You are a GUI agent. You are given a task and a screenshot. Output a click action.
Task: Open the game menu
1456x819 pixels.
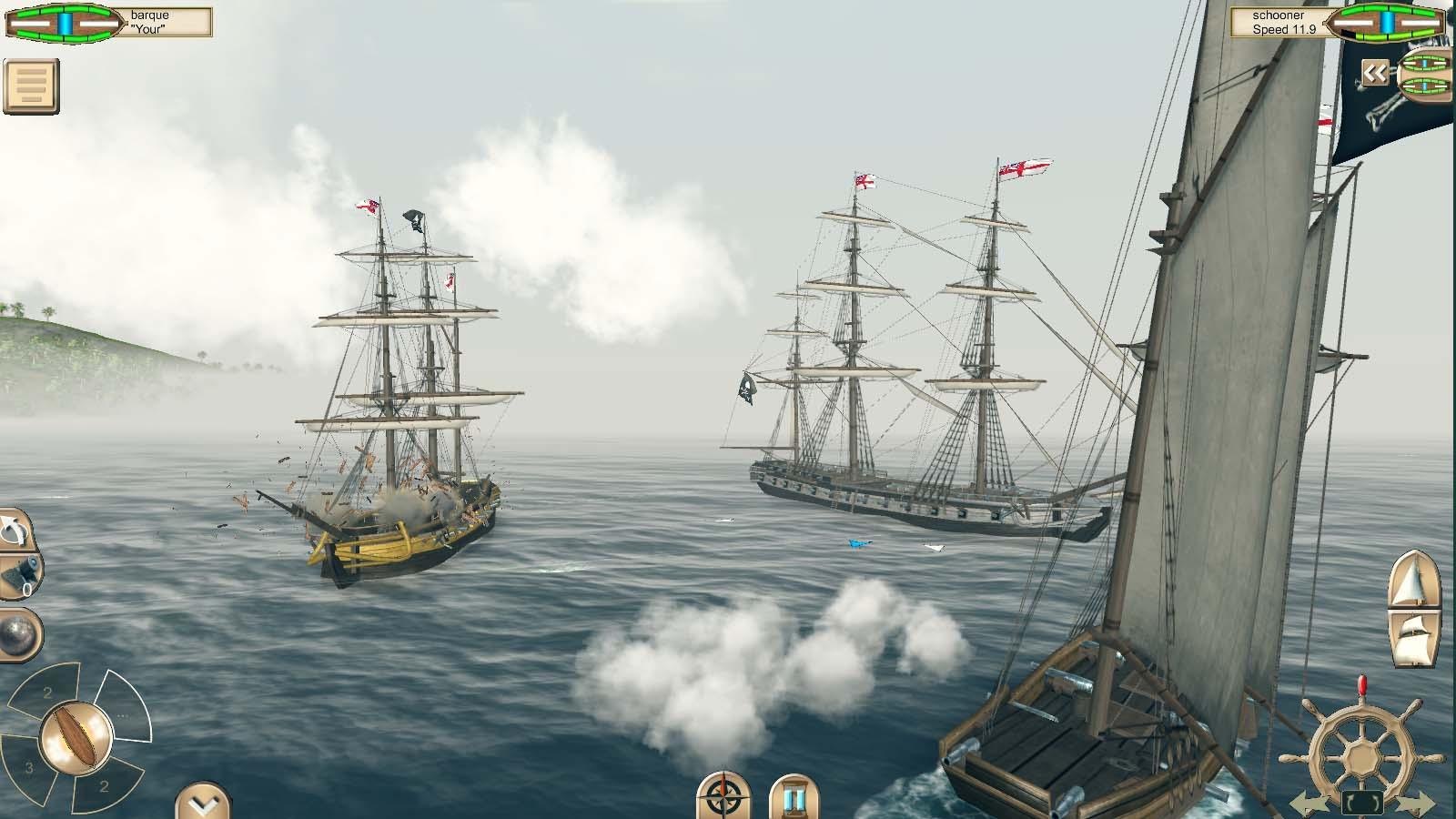(29, 84)
